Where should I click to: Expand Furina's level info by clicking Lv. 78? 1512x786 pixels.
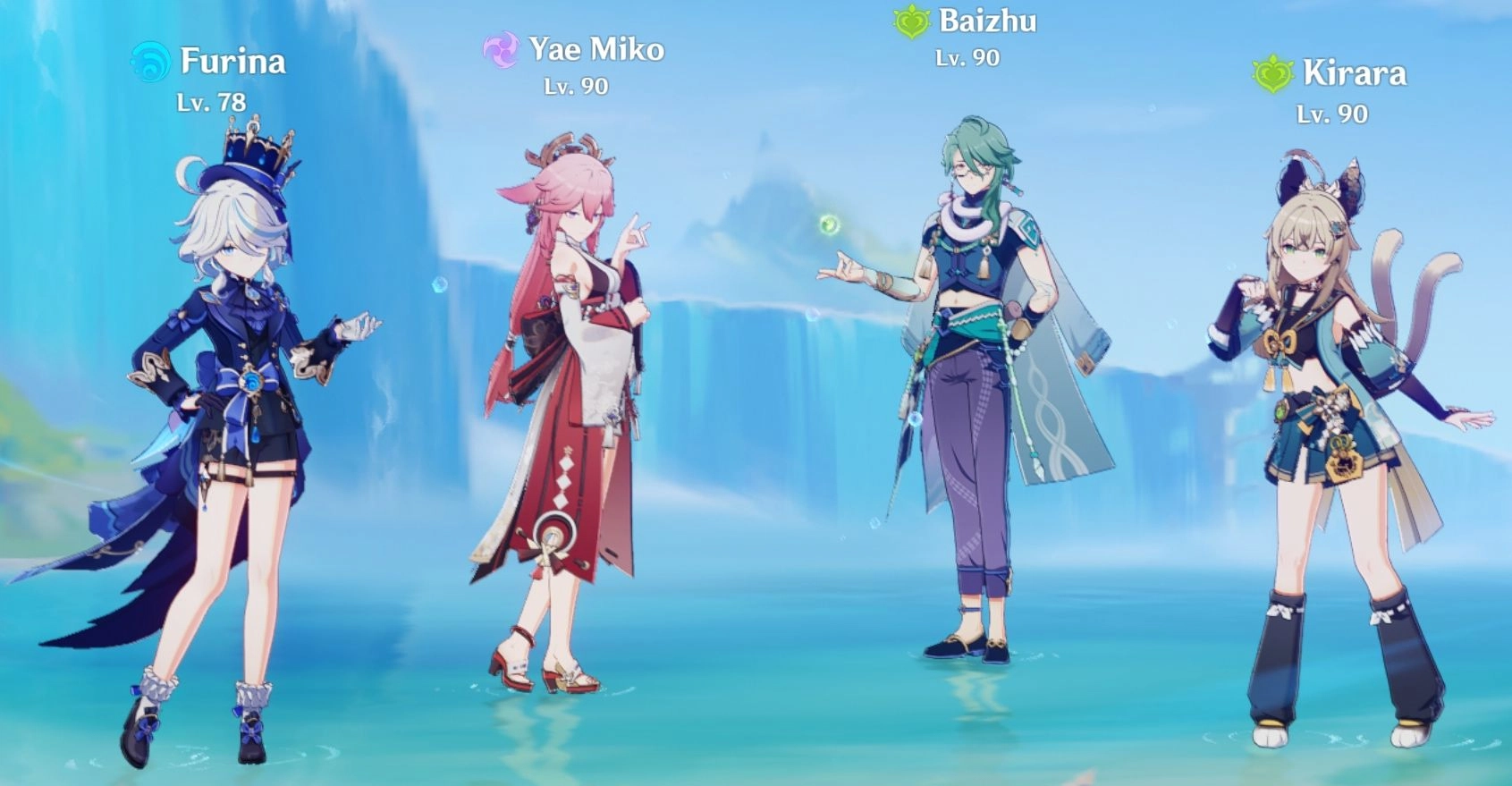click(211, 102)
